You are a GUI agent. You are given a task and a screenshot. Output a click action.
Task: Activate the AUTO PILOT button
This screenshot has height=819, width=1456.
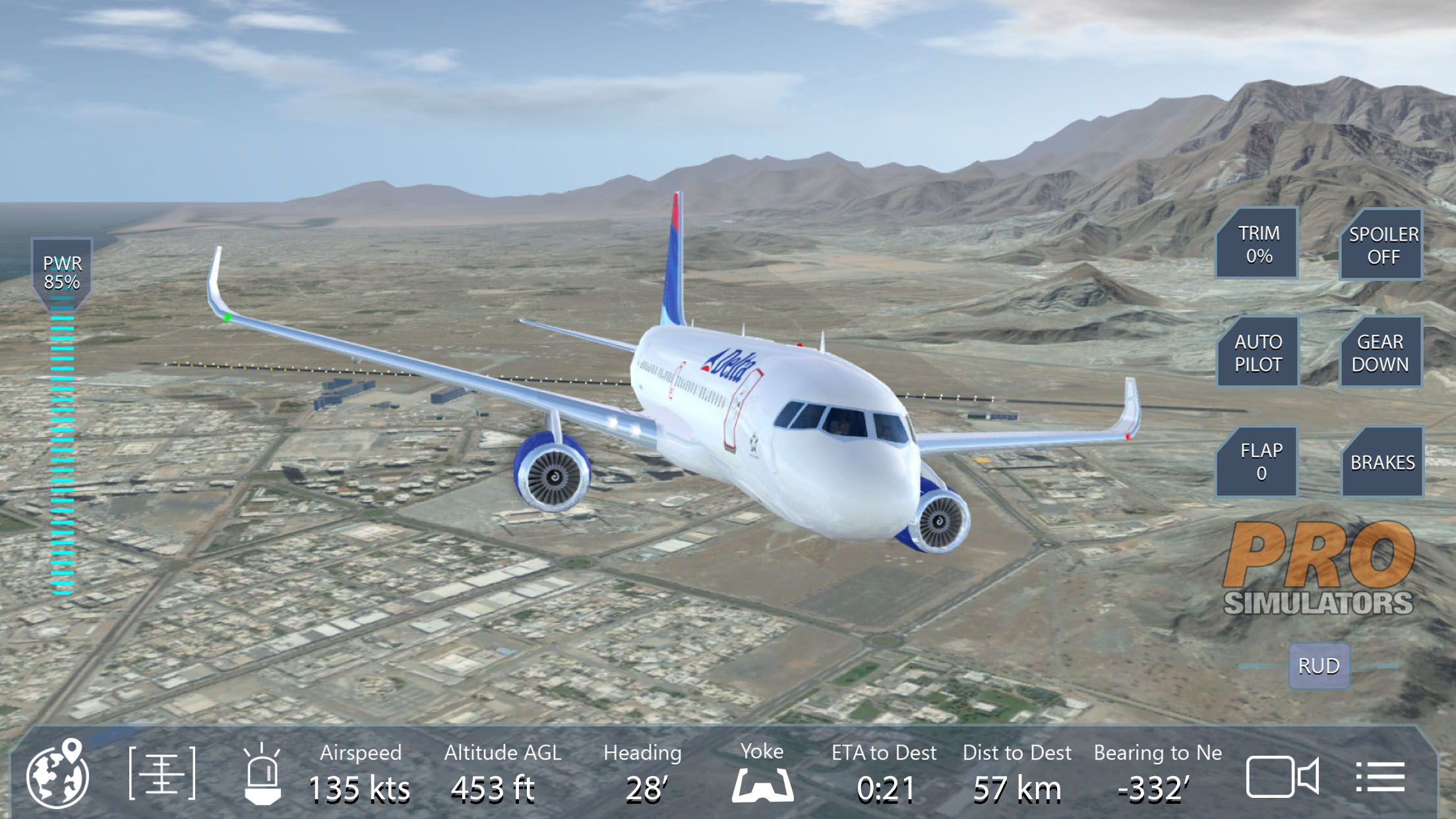(1258, 353)
